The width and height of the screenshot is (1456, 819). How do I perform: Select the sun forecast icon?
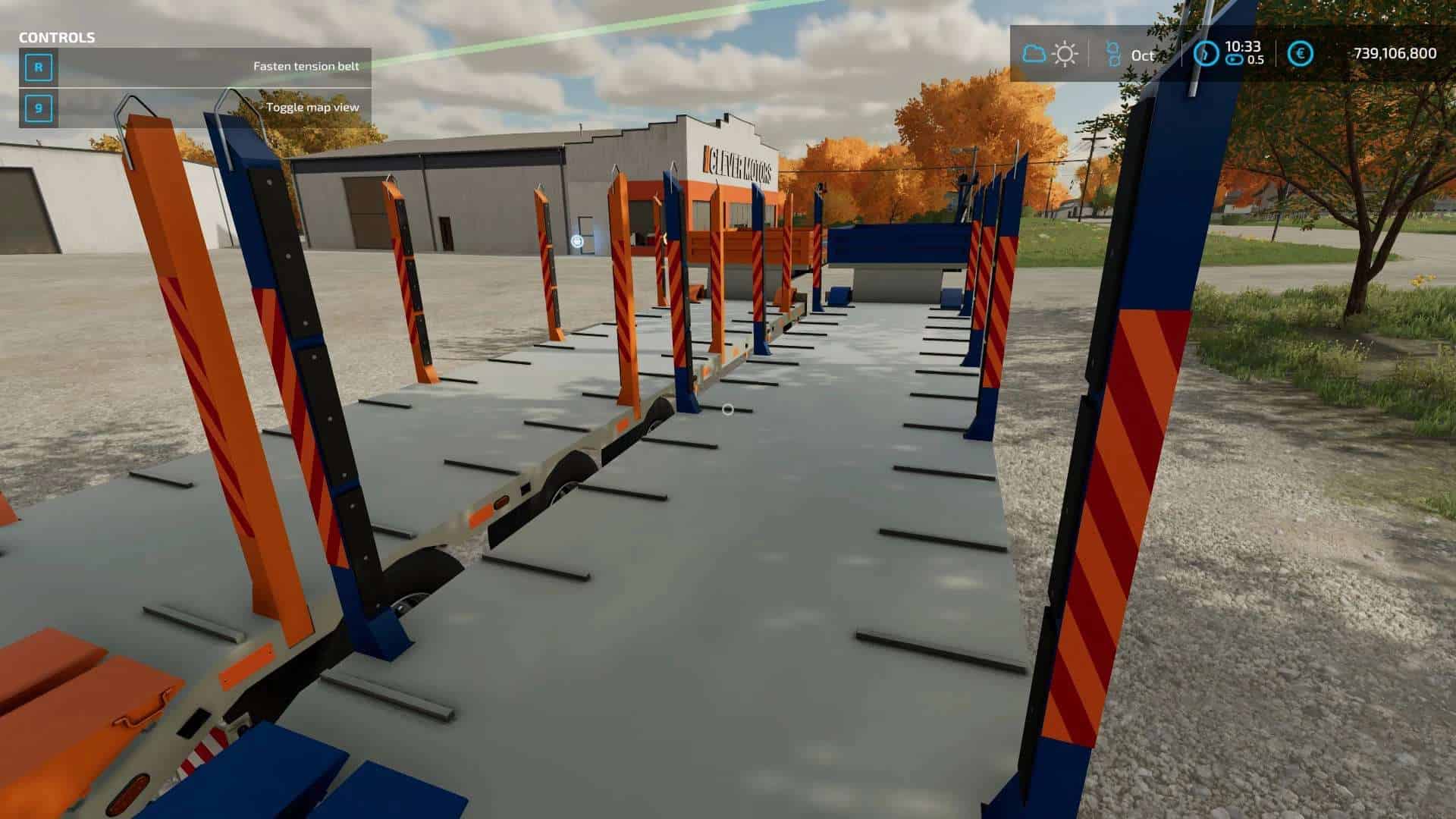(1065, 53)
